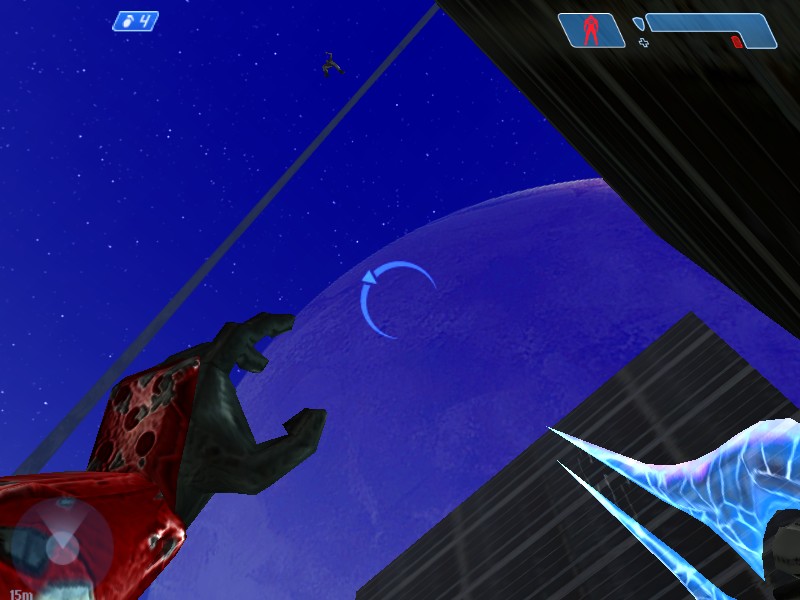800x600 pixels.
Task: Select the plasma grenade icon
Action: [x=126, y=21]
